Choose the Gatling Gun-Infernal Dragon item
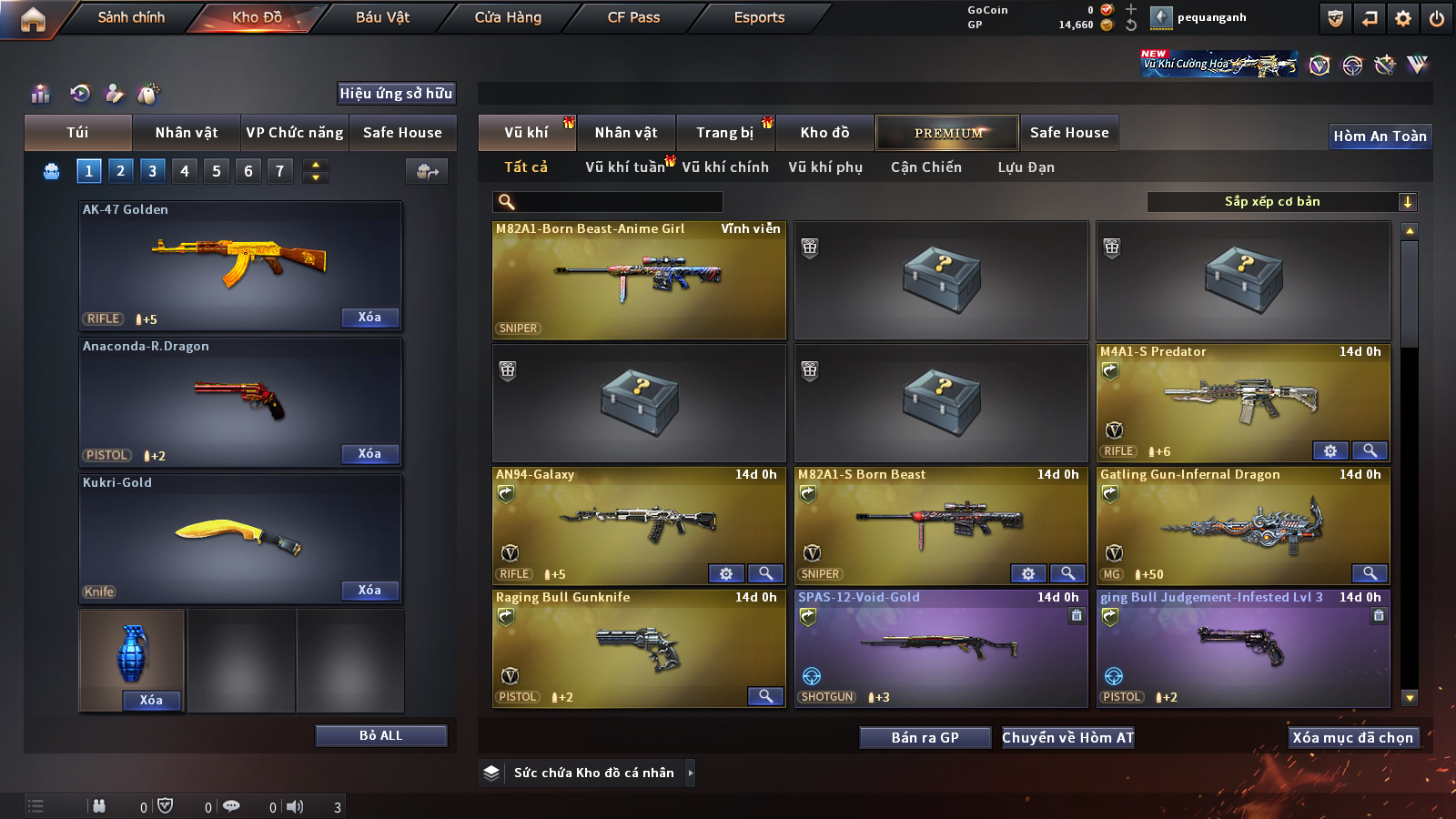 point(1243,526)
